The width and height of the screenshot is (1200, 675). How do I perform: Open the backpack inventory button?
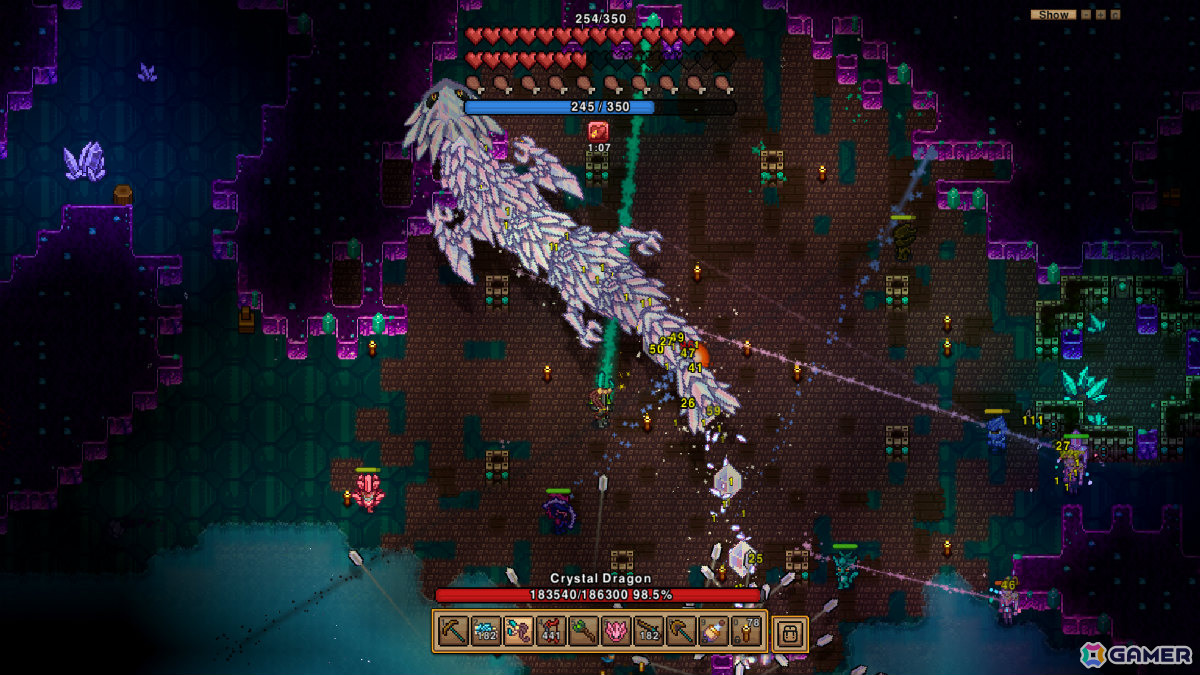pos(789,631)
